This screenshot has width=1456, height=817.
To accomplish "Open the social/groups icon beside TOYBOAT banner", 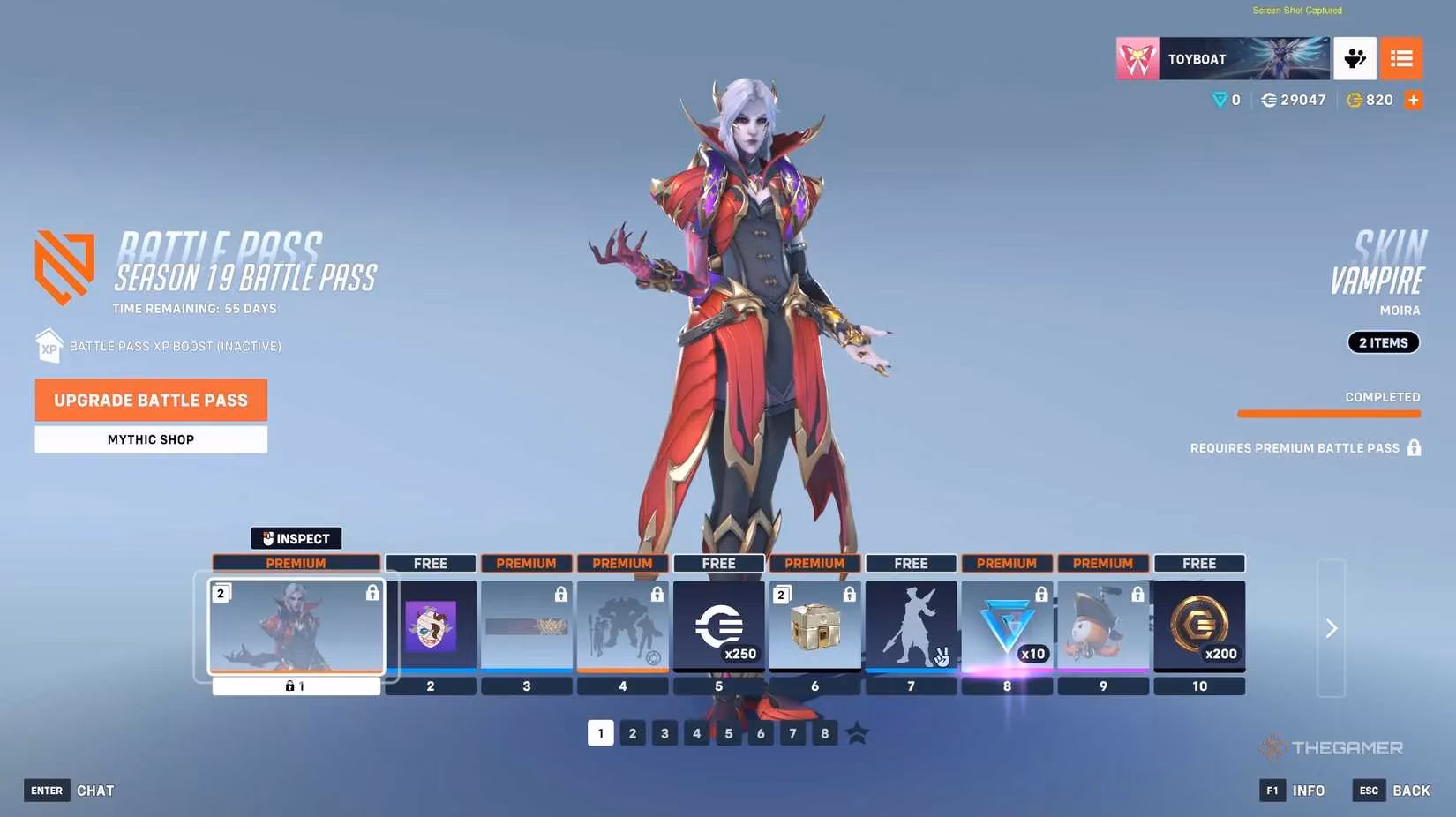I will [1355, 57].
